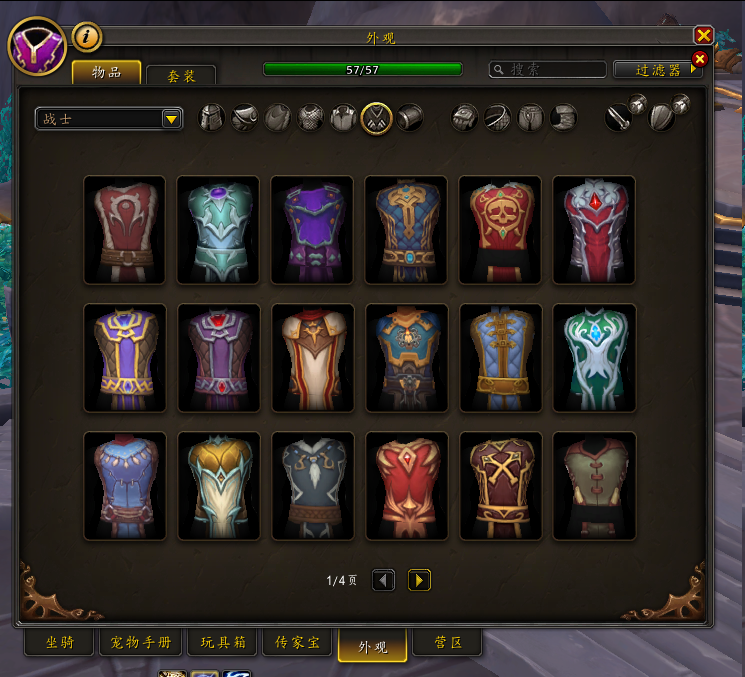Click the gold info button
745x677 pixels.
tap(88, 38)
